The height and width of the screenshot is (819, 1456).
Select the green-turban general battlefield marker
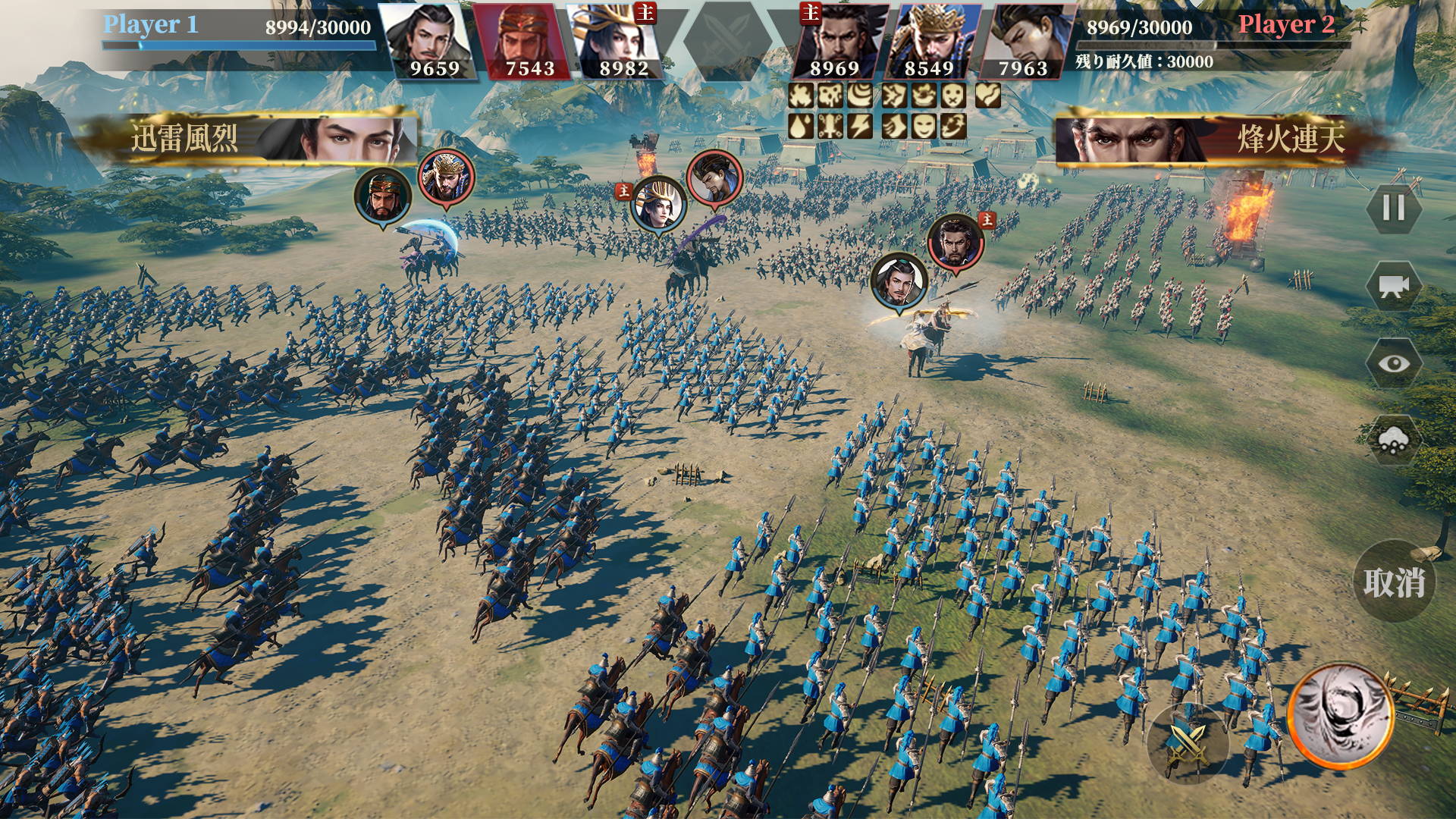[x=383, y=195]
